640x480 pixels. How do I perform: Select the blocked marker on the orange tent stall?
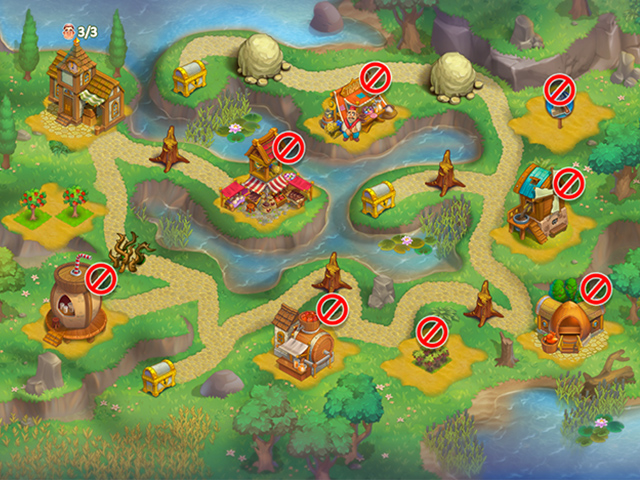[375, 77]
